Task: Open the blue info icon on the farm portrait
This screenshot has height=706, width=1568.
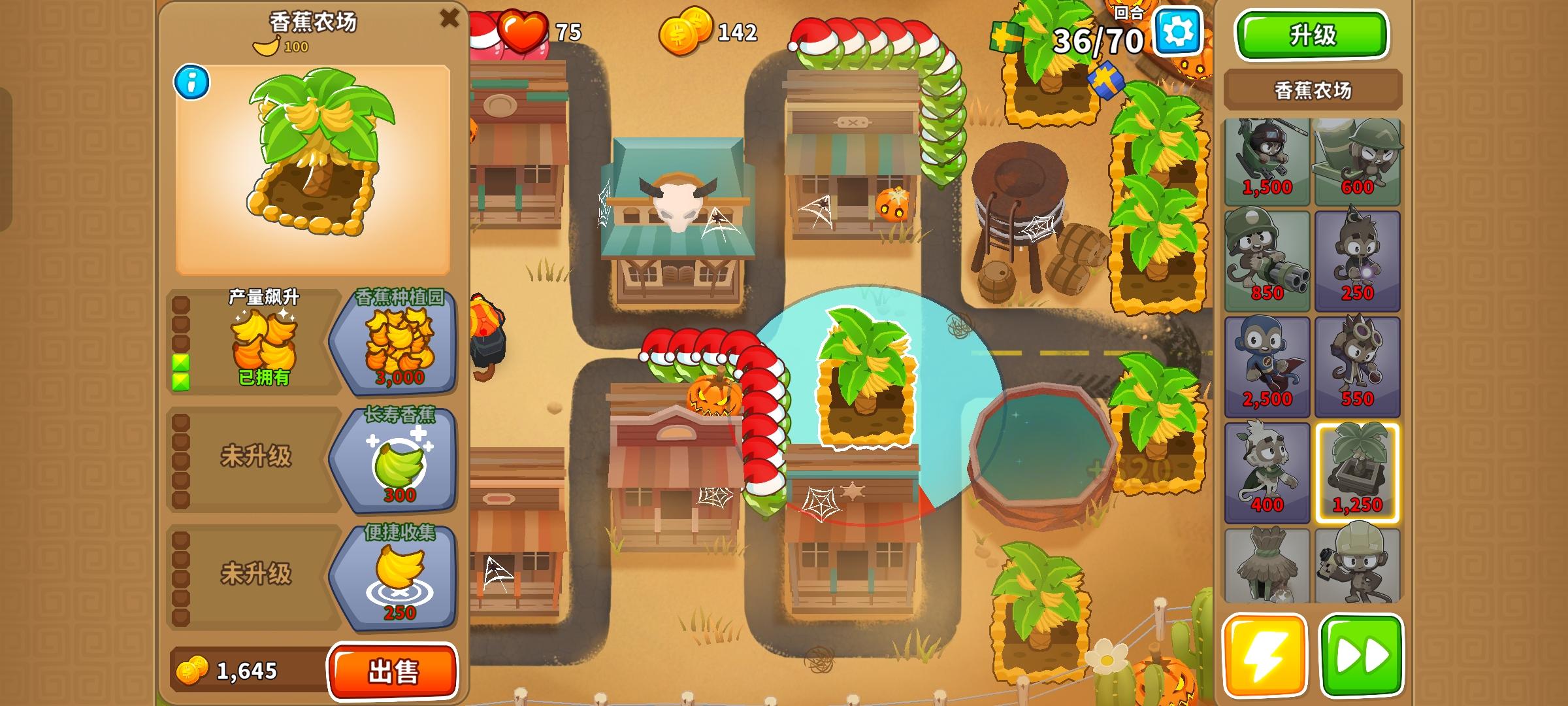Action: pos(191,80)
